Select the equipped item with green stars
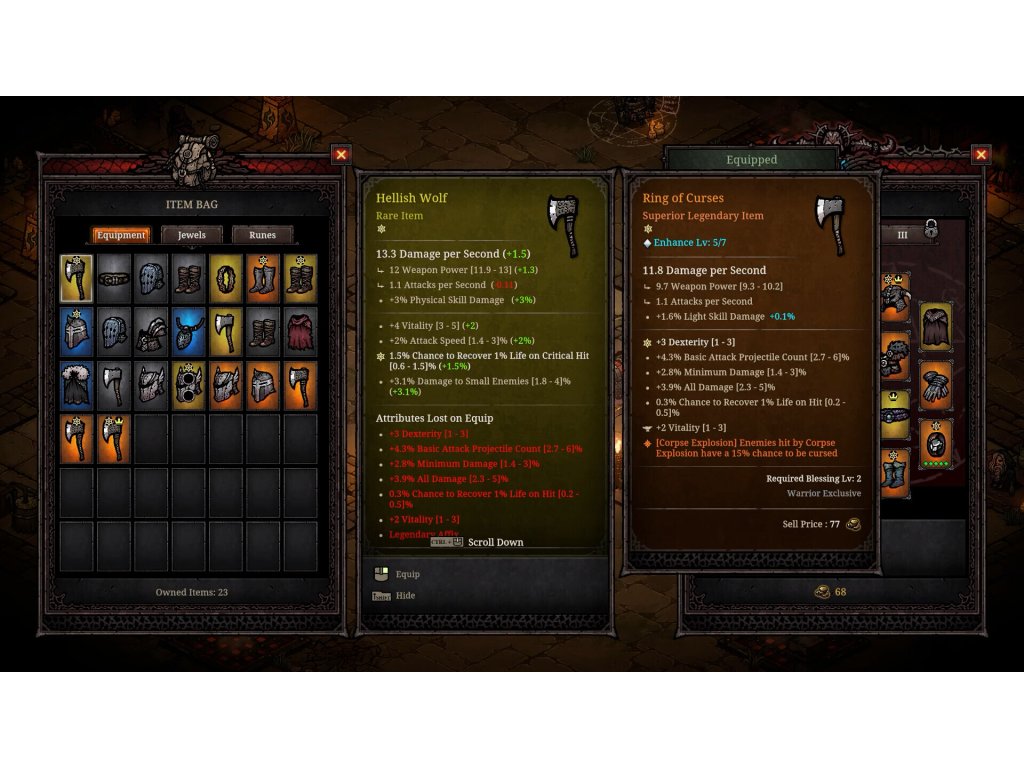 click(x=936, y=442)
